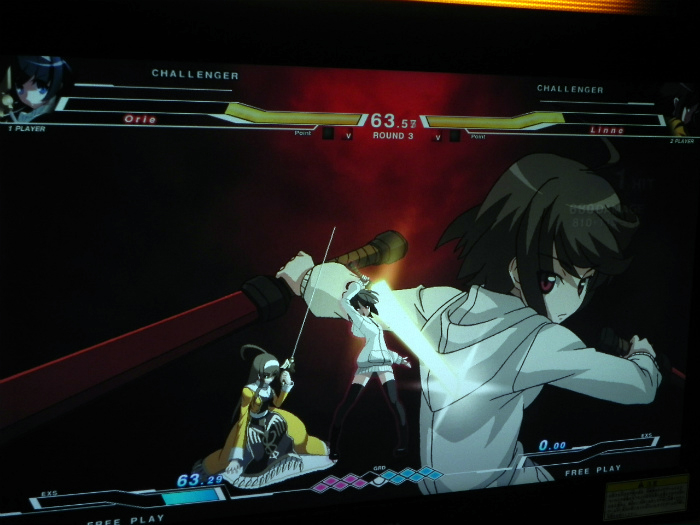Click Orie's character portrait

[35, 88]
